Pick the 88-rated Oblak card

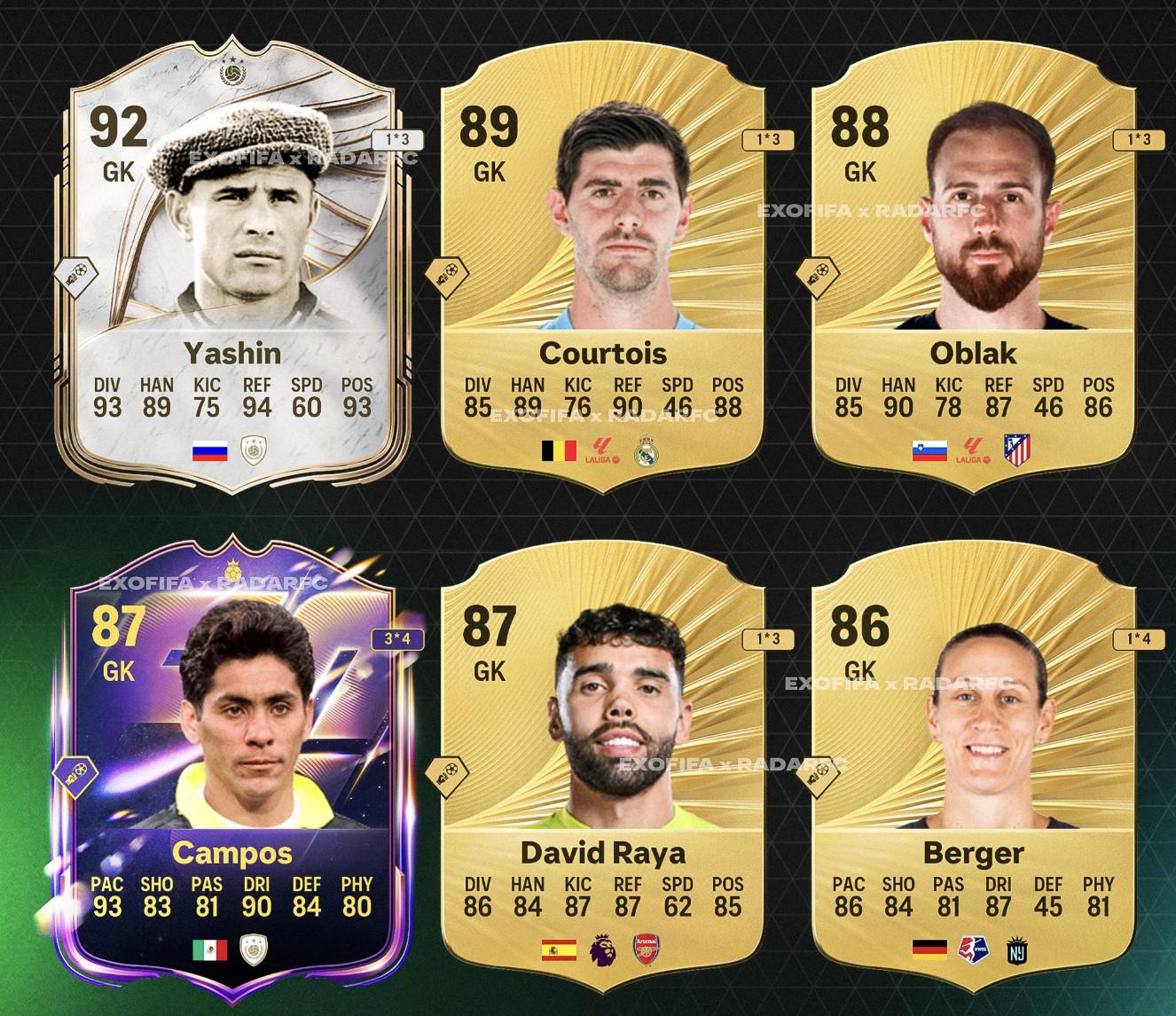coord(974,266)
